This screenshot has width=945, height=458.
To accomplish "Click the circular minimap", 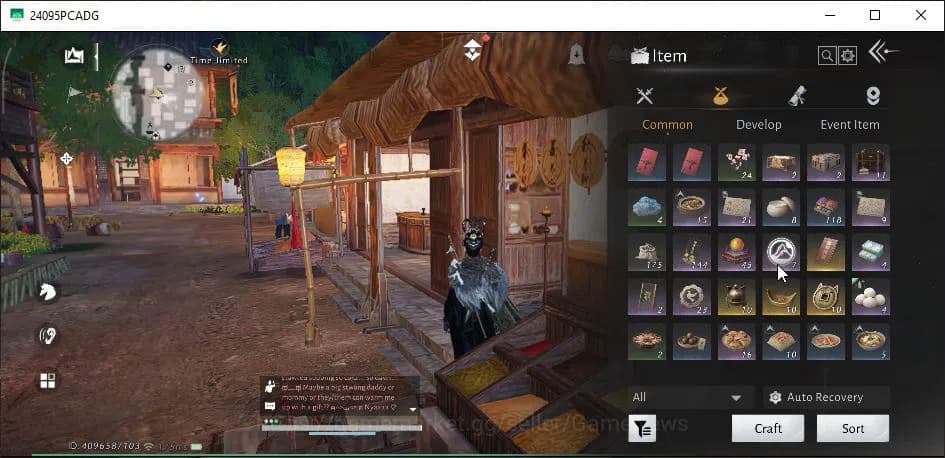I will click(x=158, y=92).
